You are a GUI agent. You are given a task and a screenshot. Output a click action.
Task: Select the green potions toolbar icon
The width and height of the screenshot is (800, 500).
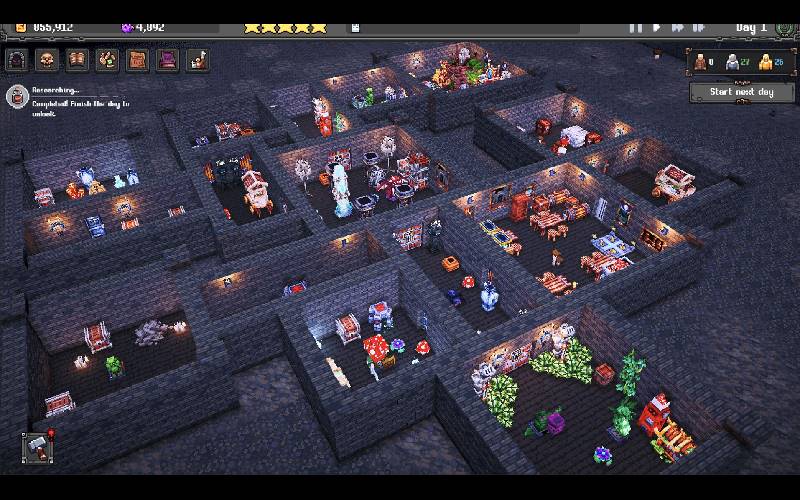[107, 60]
